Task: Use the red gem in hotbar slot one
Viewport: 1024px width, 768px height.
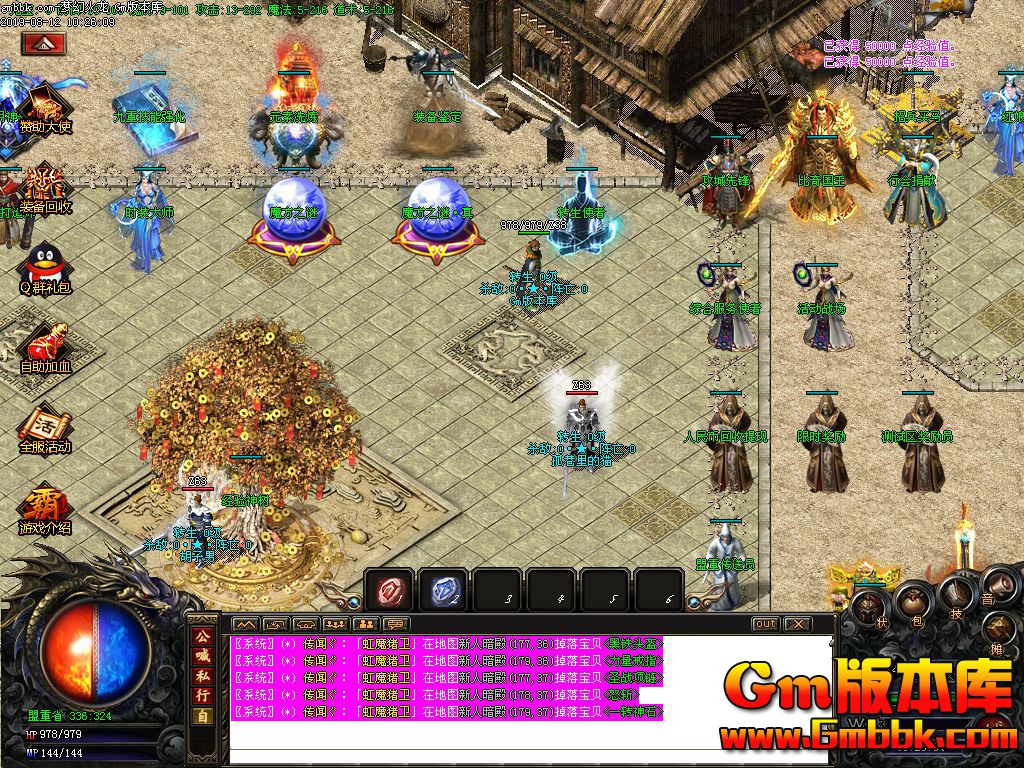Action: point(389,592)
